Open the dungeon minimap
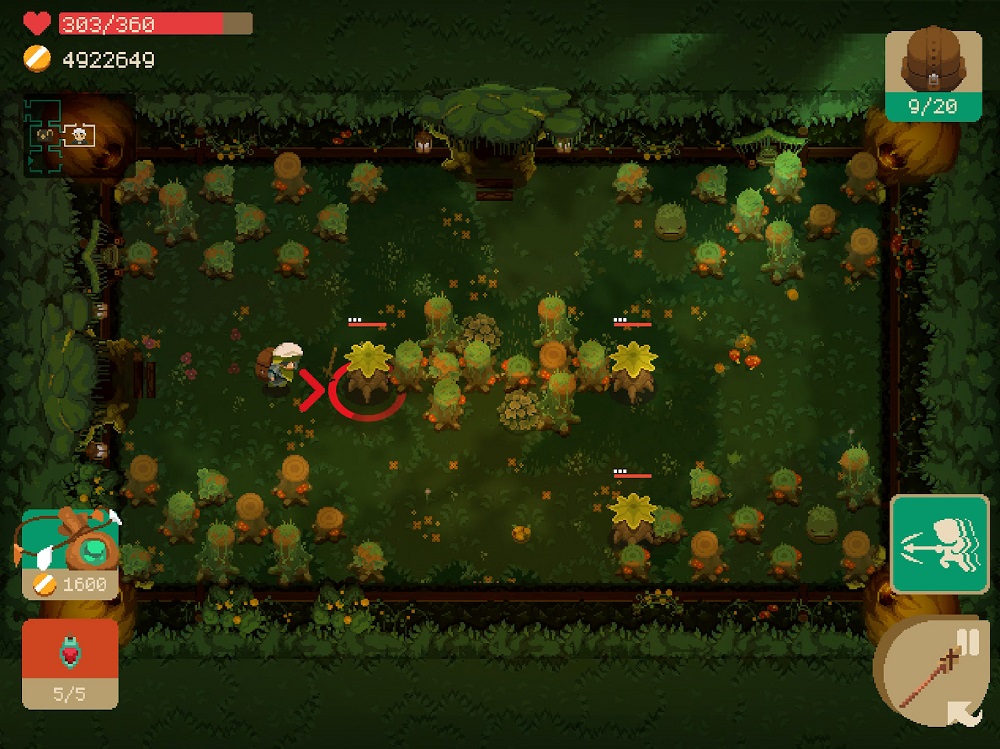The height and width of the screenshot is (749, 1000). click(x=62, y=135)
